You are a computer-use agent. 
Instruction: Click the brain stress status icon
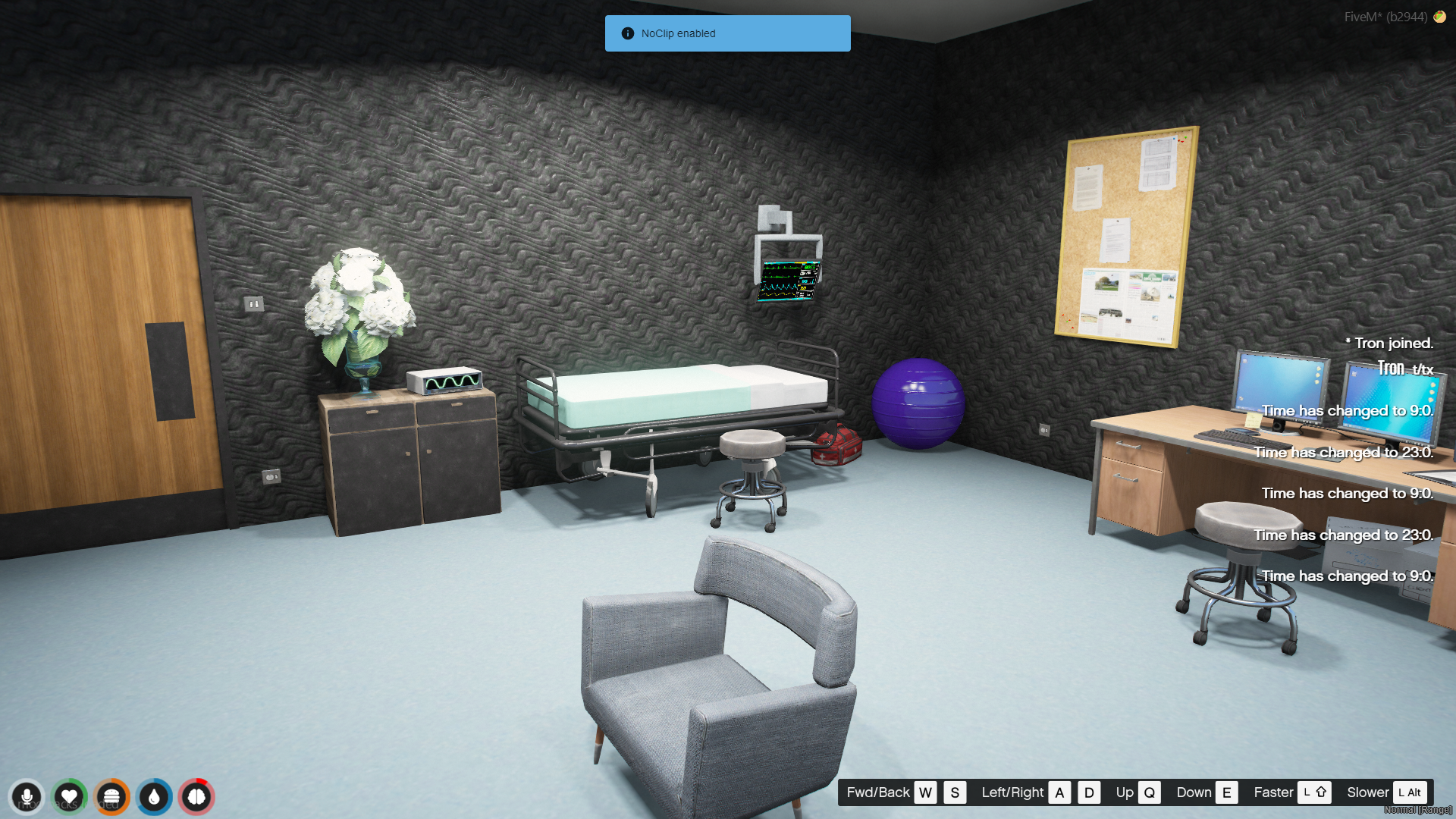pyautogui.click(x=196, y=797)
